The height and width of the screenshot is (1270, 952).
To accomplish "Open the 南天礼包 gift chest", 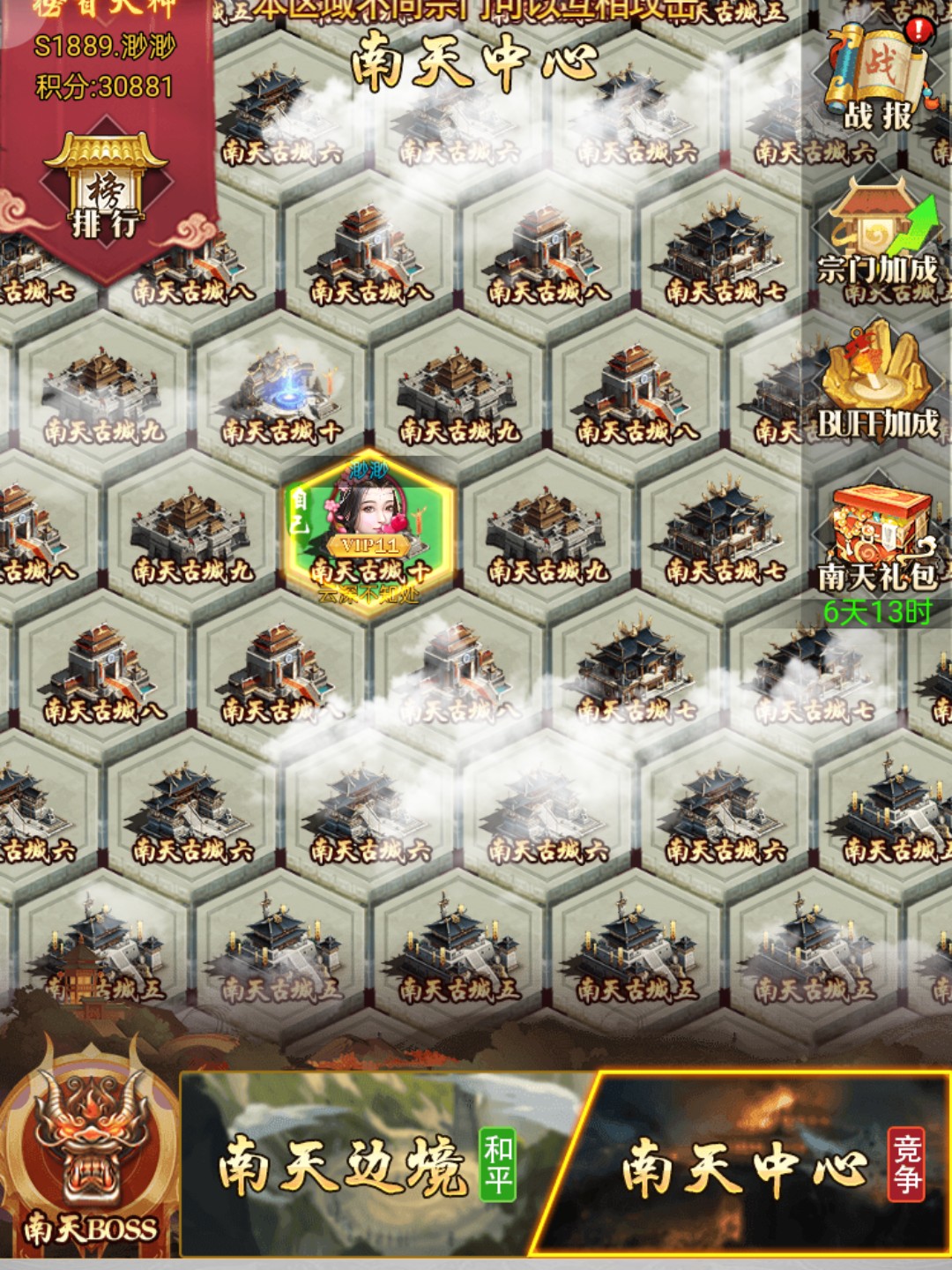I will [x=877, y=540].
